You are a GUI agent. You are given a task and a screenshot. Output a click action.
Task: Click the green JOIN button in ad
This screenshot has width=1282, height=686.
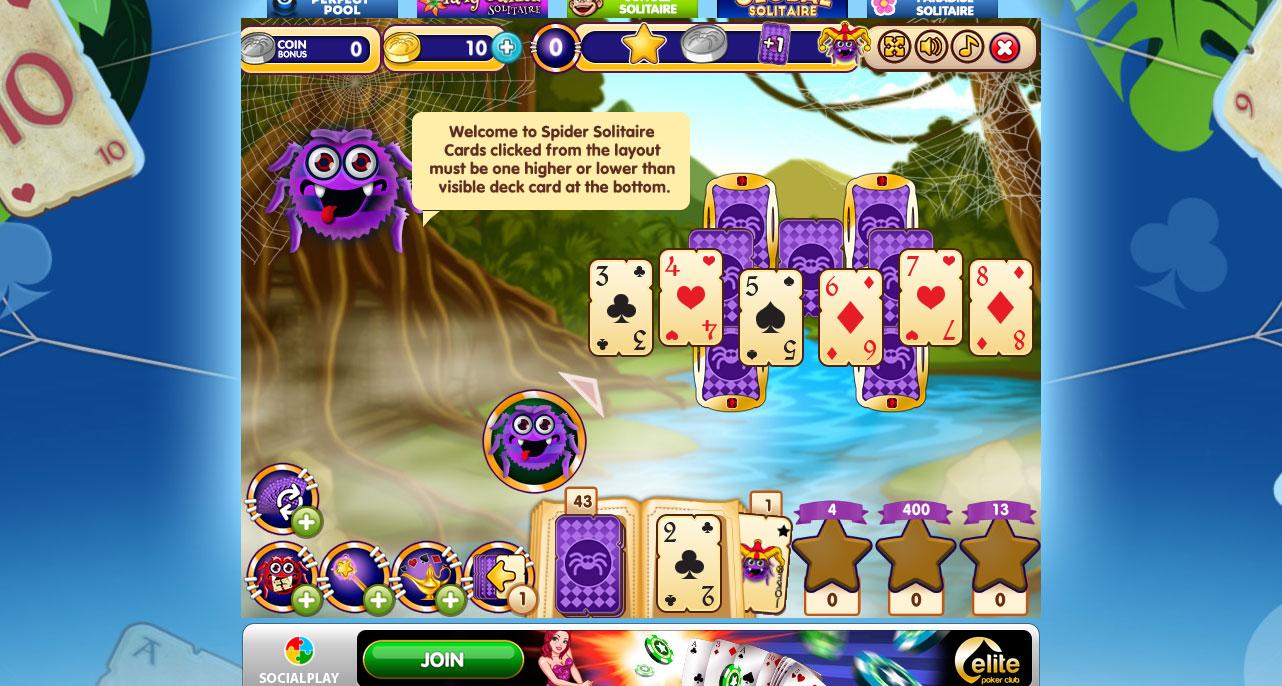click(442, 660)
